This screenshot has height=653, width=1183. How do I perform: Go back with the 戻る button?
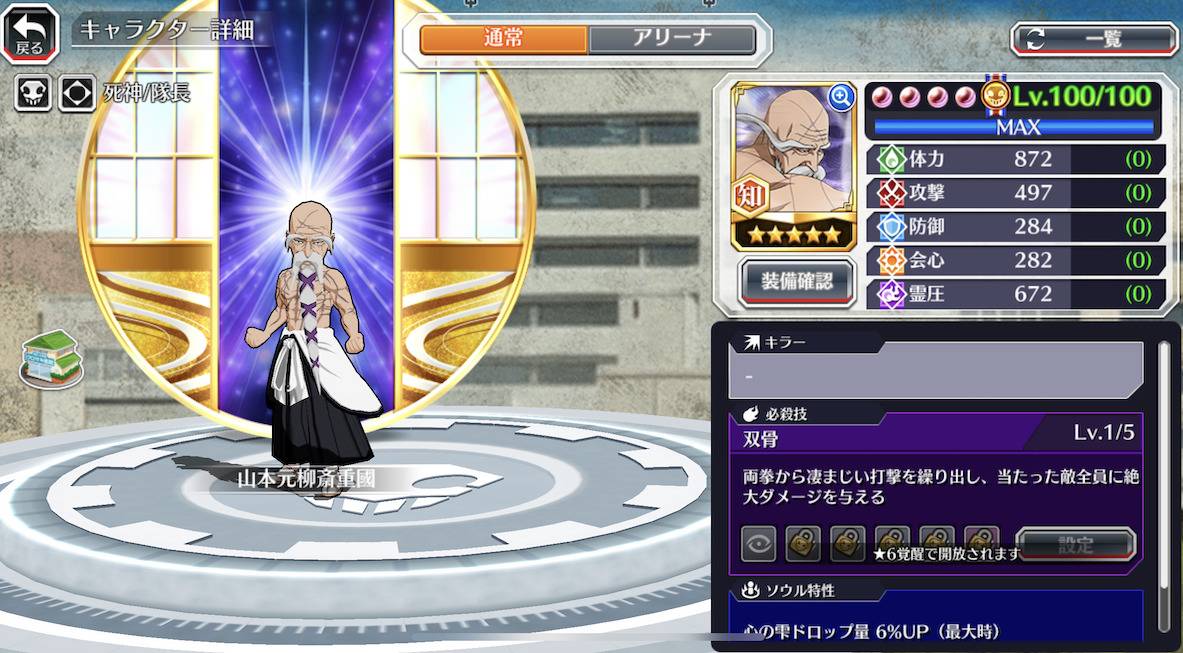(x=29, y=34)
